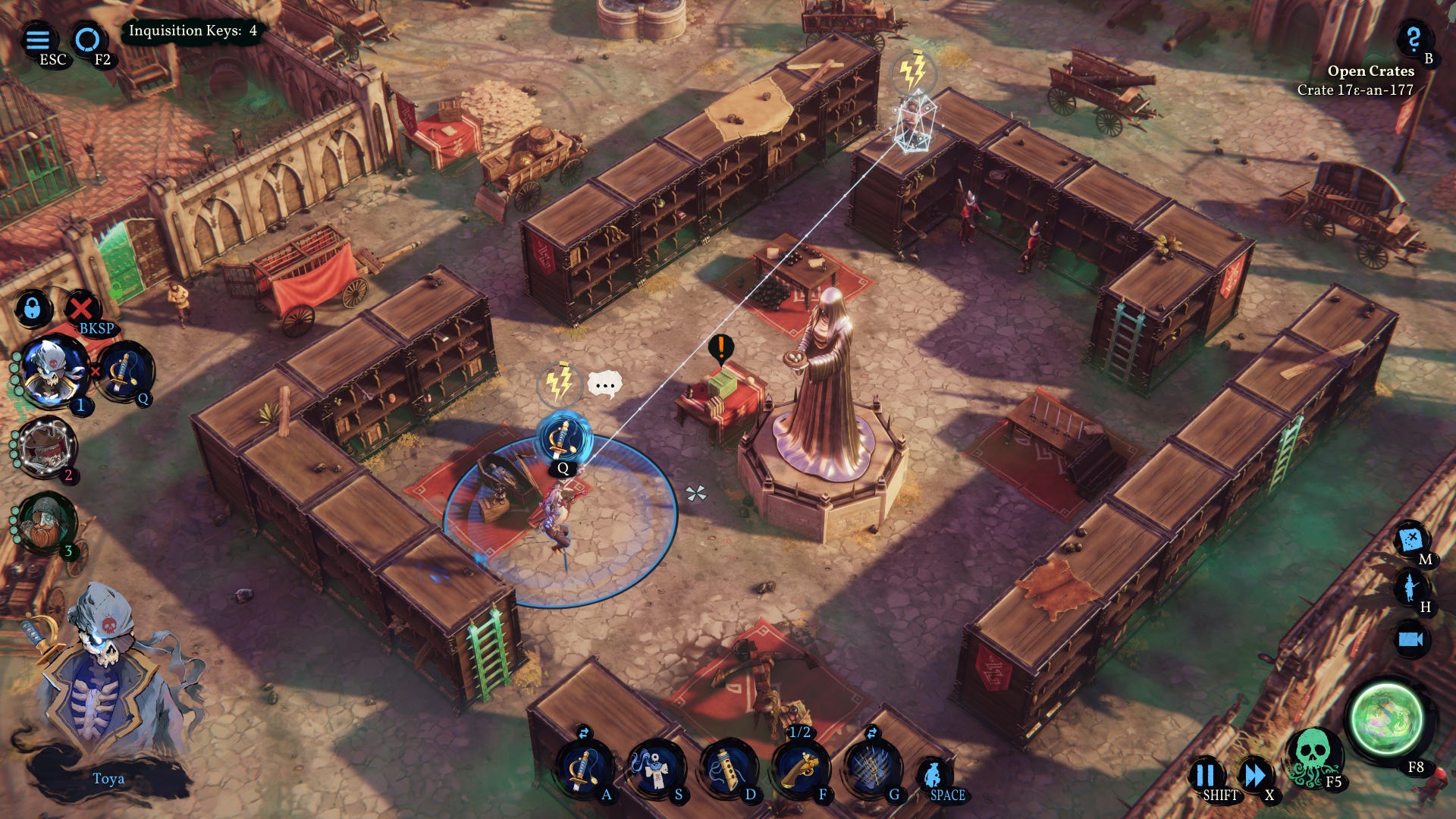Cancel the queued action with the red X
Screen dimensions: 1456x819
(x=81, y=308)
